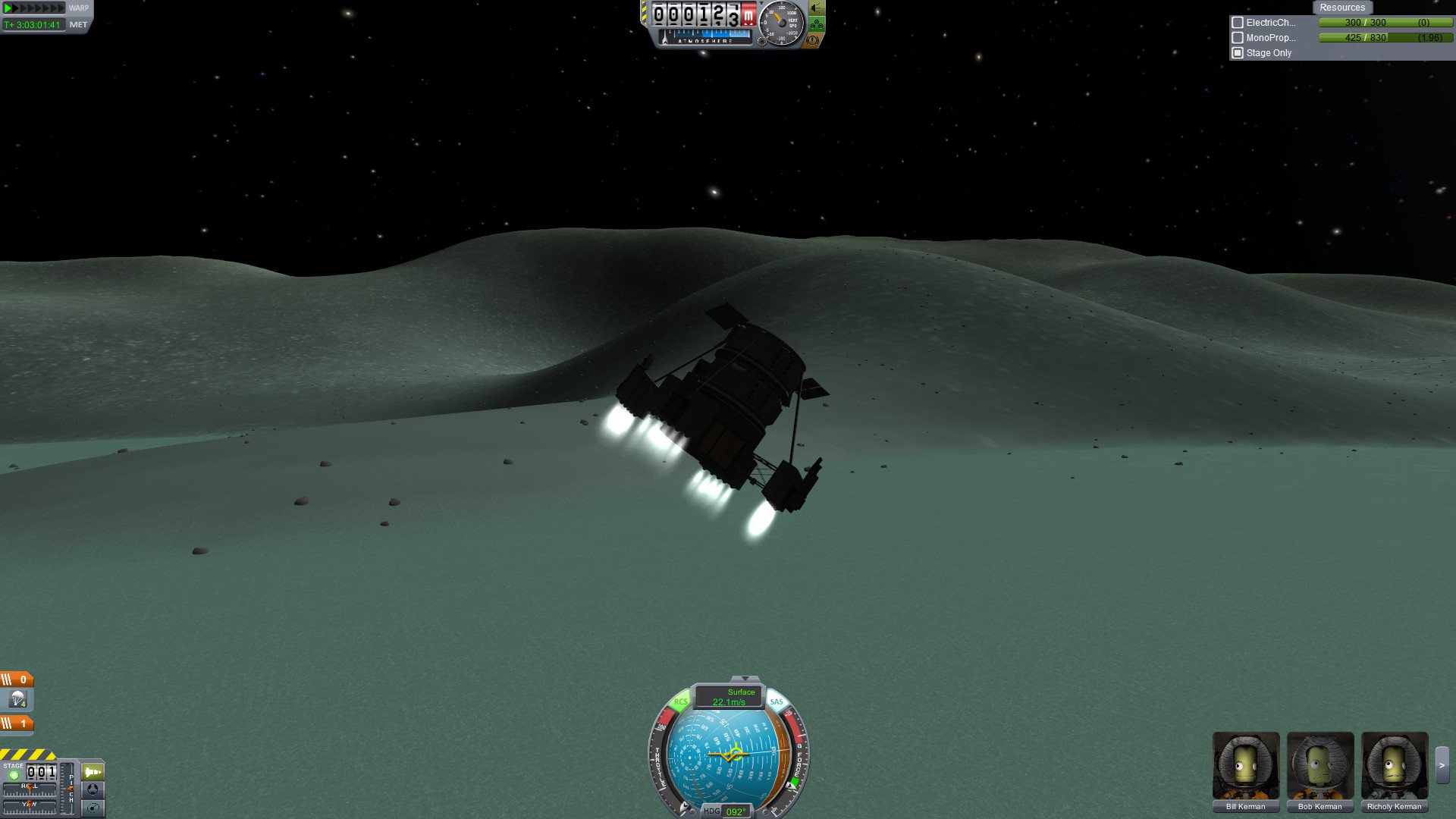The height and width of the screenshot is (819, 1456).
Task: Open the map view button
Action: pos(93,808)
